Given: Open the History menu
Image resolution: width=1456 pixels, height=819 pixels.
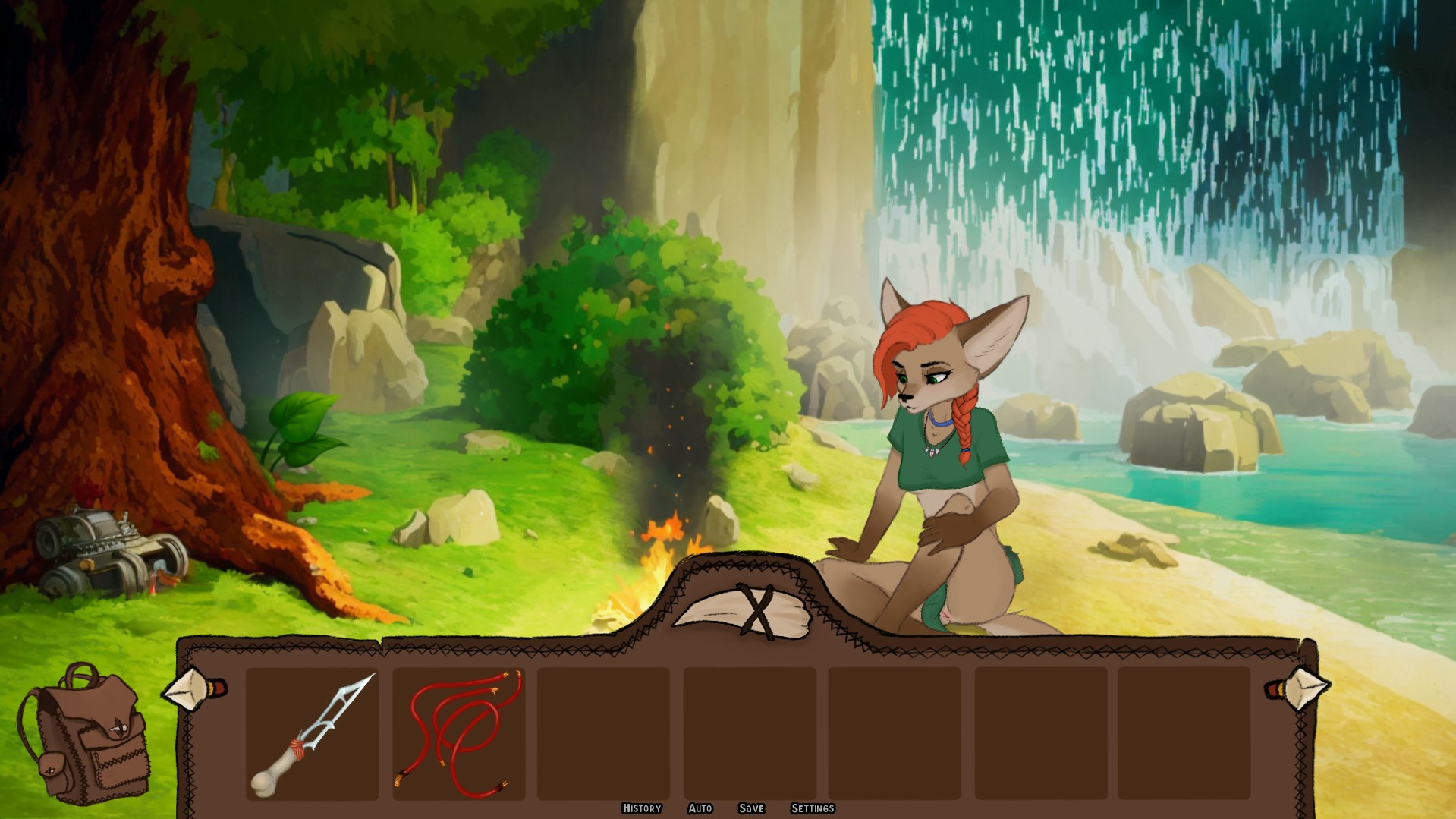Looking at the screenshot, I should click(x=641, y=808).
